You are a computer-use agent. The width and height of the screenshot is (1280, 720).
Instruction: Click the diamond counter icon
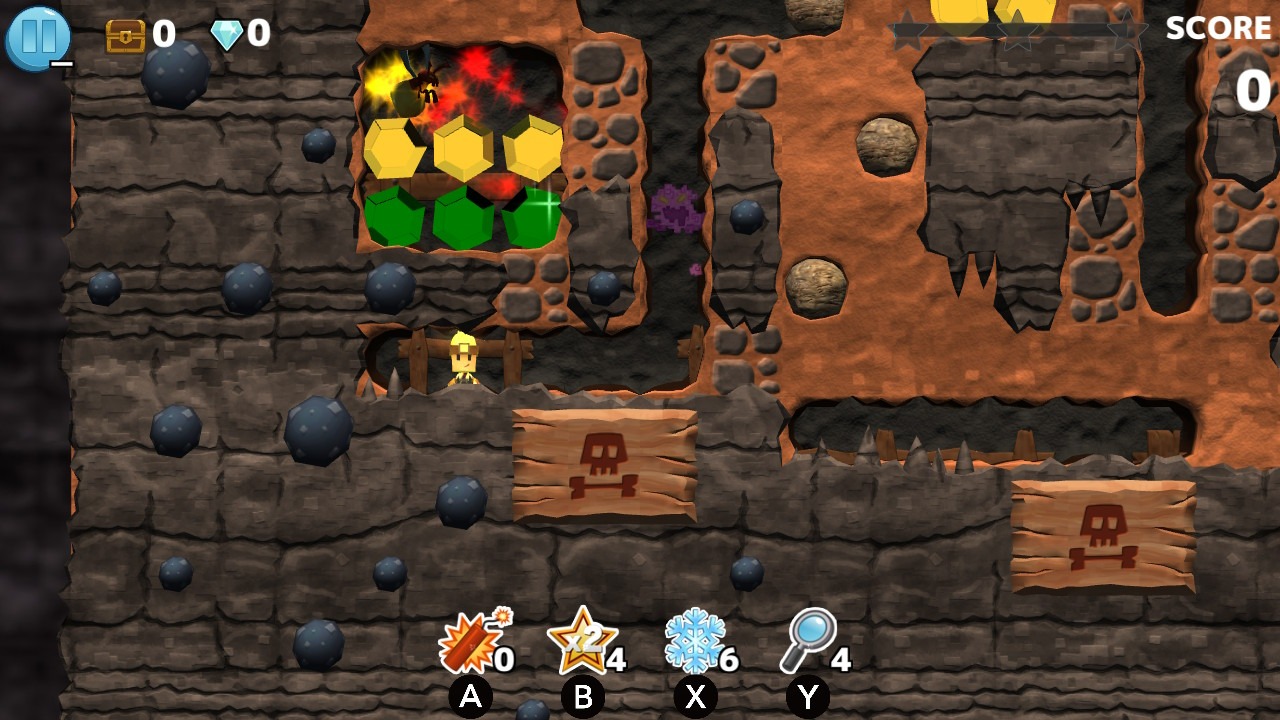(x=225, y=35)
